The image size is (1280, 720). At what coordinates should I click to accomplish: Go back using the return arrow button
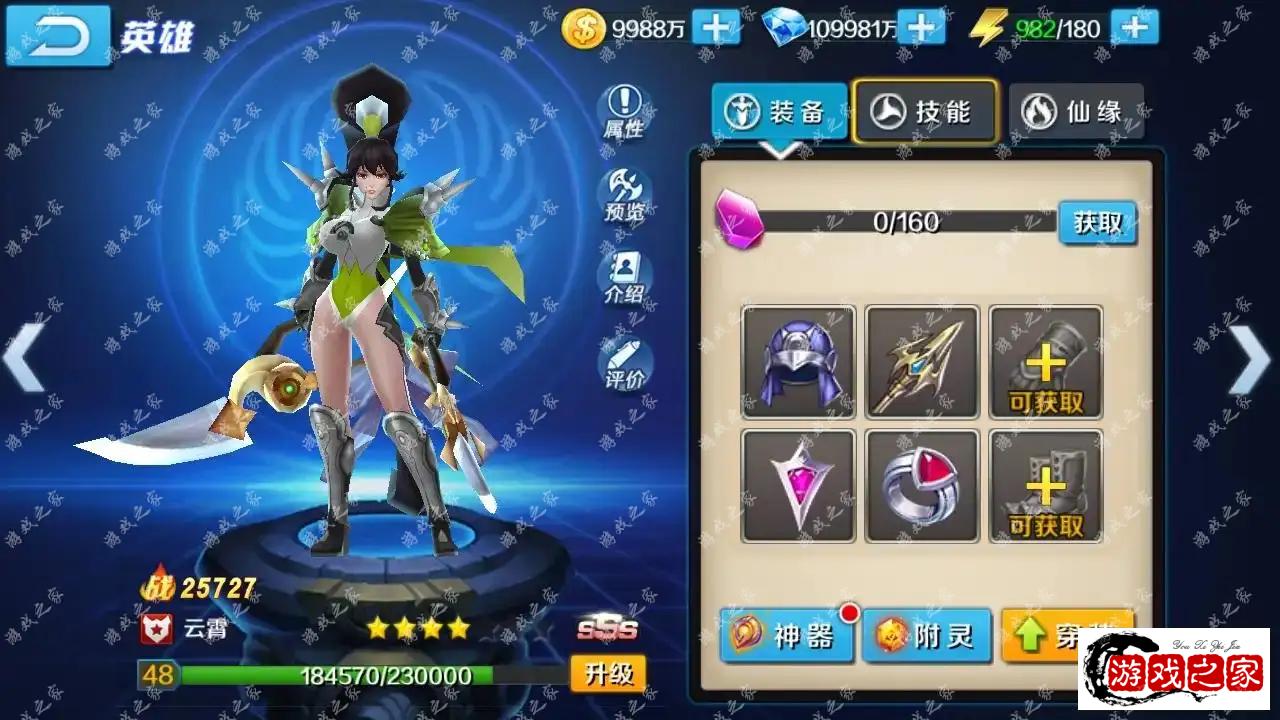pos(57,35)
